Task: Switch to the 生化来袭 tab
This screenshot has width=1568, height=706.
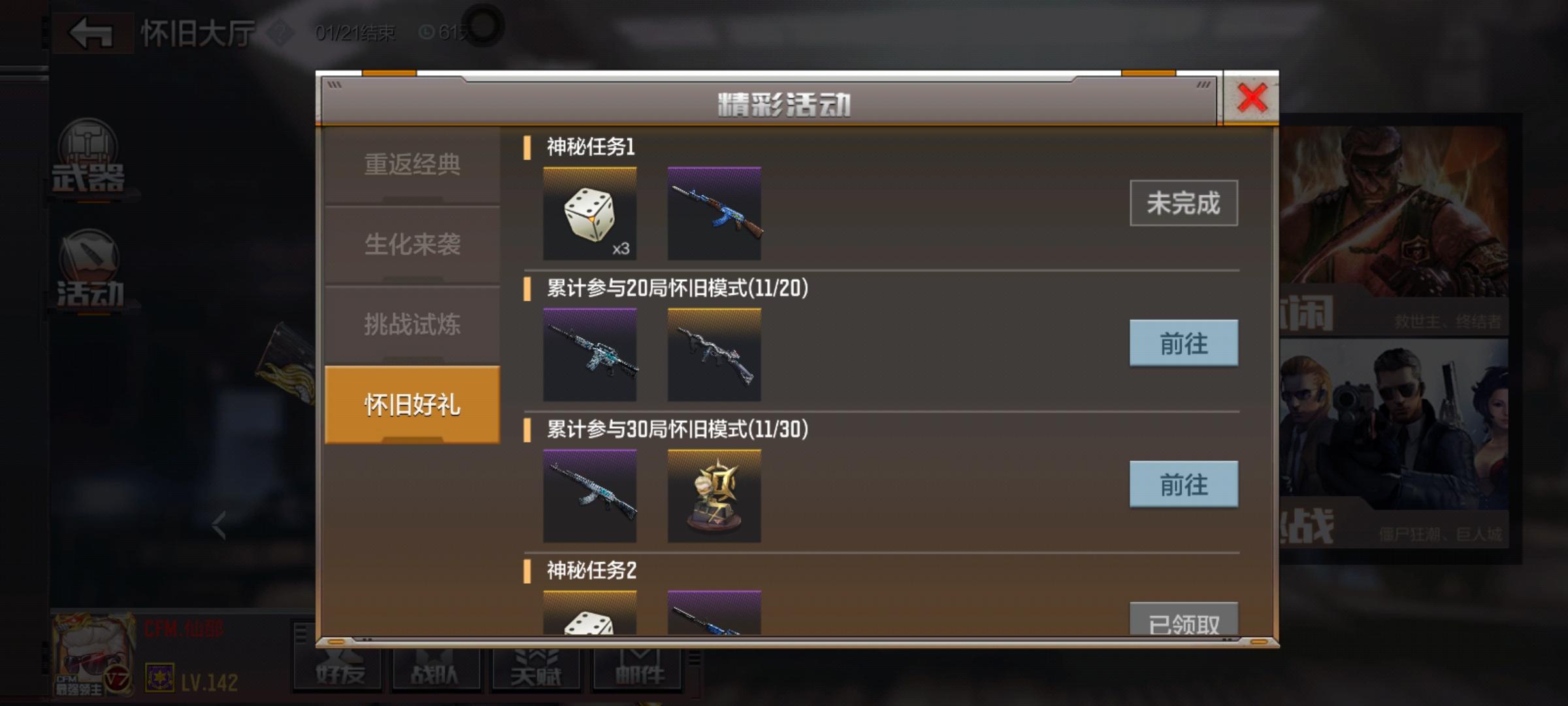Action: coord(412,245)
